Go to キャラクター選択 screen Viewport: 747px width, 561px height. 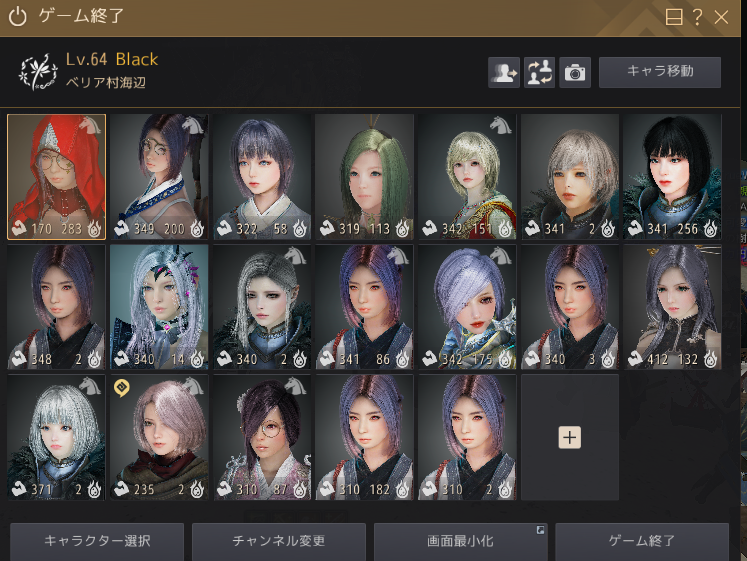click(98, 541)
